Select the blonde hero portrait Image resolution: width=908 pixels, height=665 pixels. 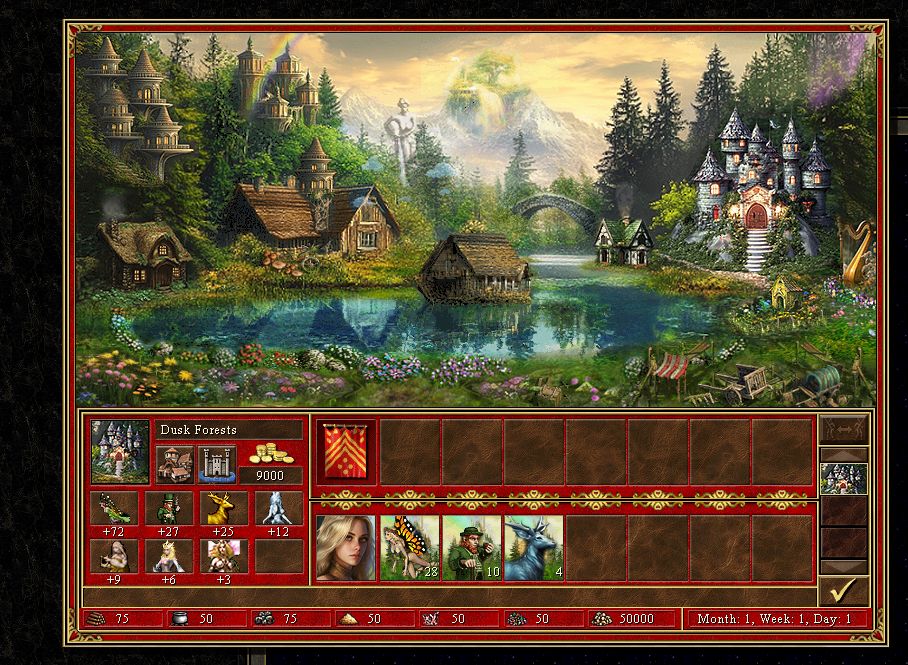(x=346, y=548)
